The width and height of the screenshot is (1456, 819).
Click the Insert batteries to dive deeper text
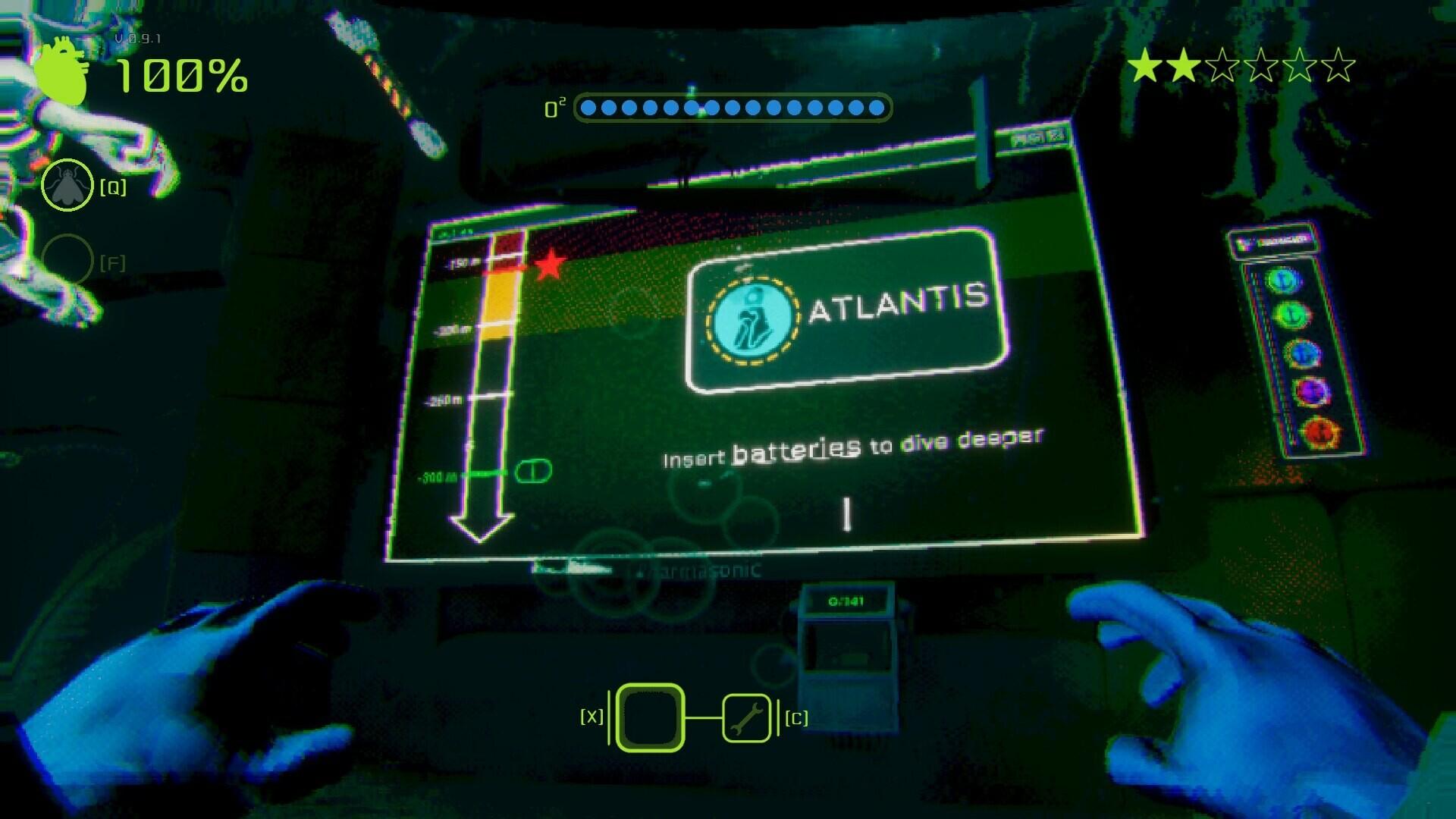click(x=853, y=441)
